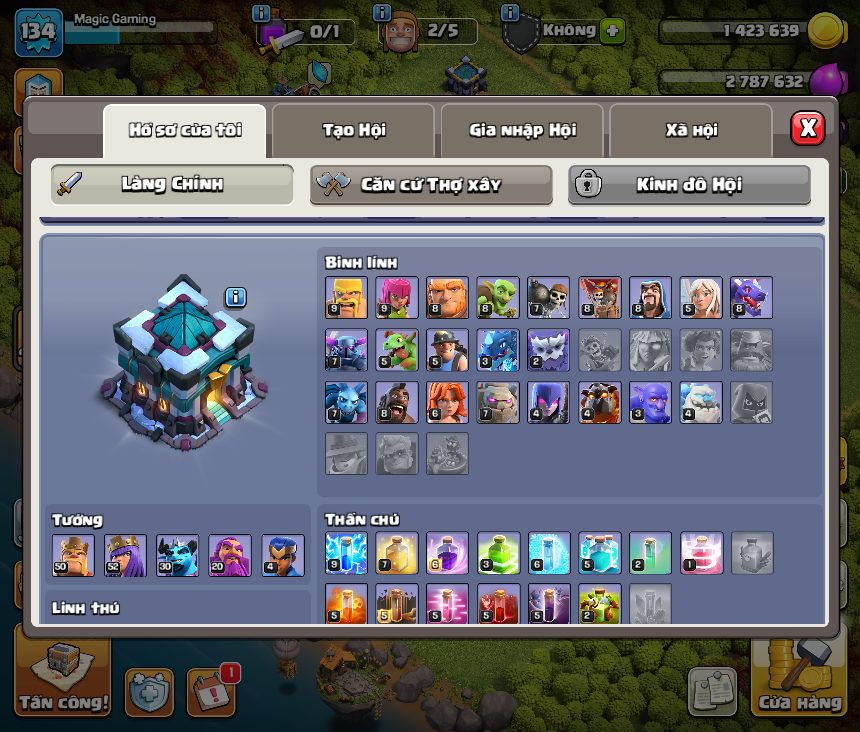The width and height of the screenshot is (860, 732).
Task: Show the Hồ sơ của tôi tab
Action: pos(185,130)
